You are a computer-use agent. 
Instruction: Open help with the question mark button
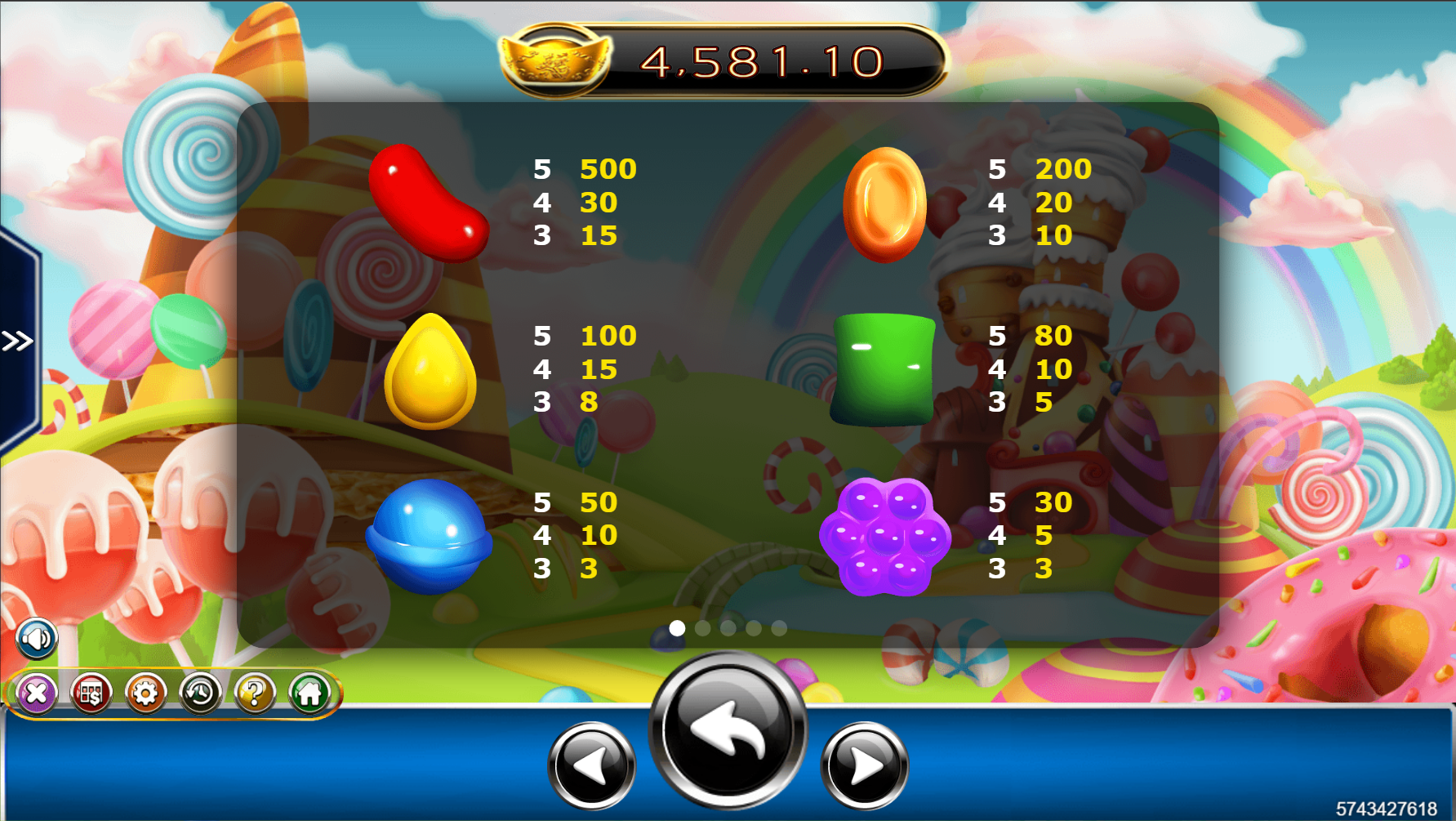tap(255, 694)
